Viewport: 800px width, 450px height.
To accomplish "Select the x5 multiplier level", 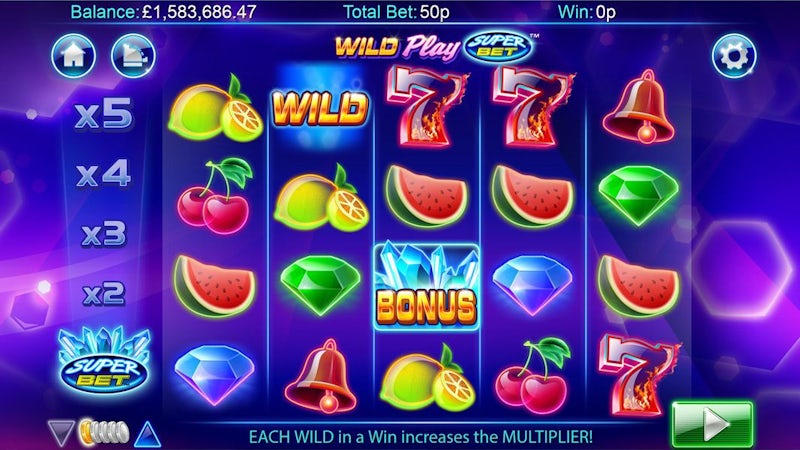I will tap(103, 114).
